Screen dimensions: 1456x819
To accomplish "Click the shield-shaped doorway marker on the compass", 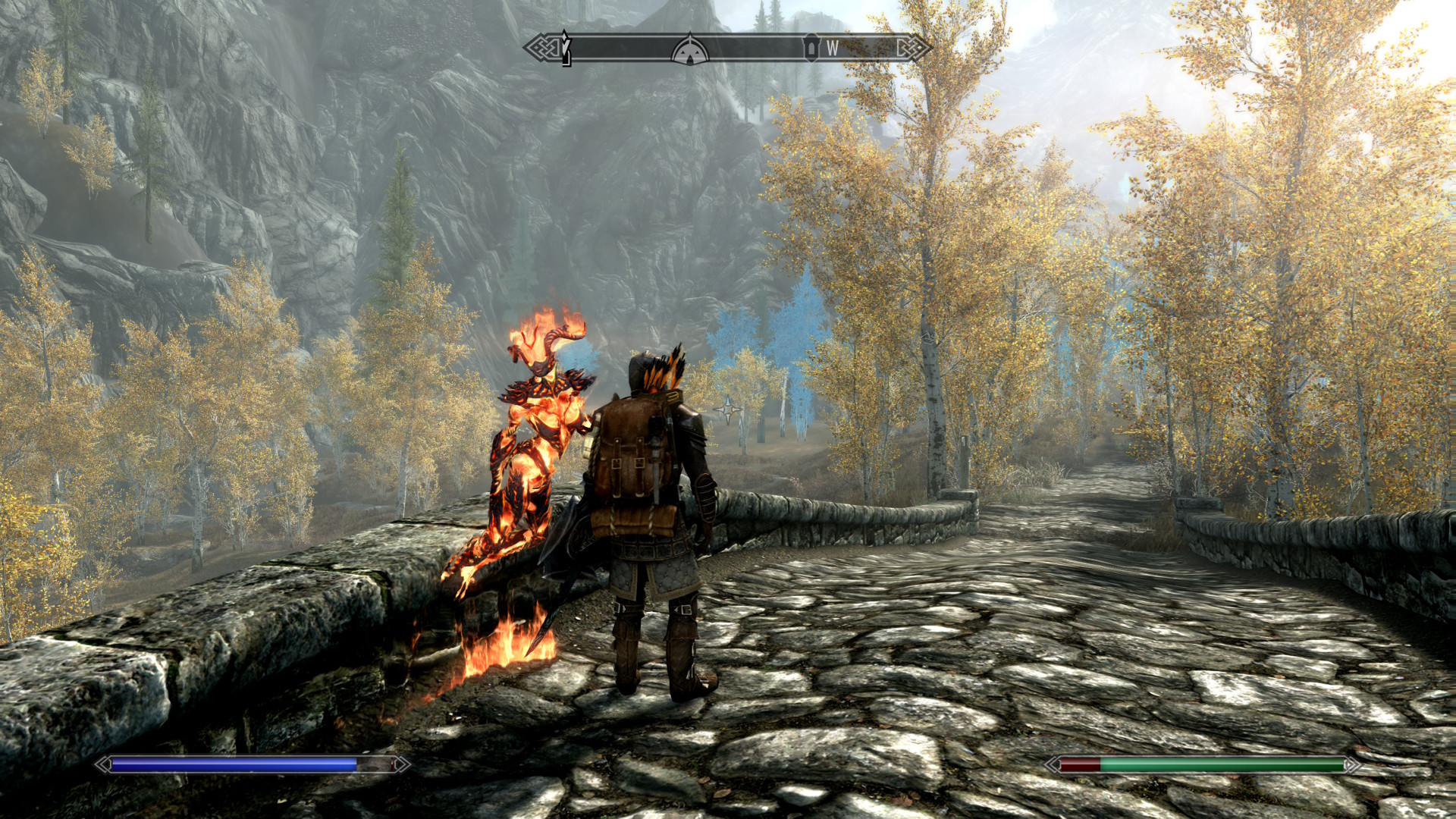I will coord(811,48).
